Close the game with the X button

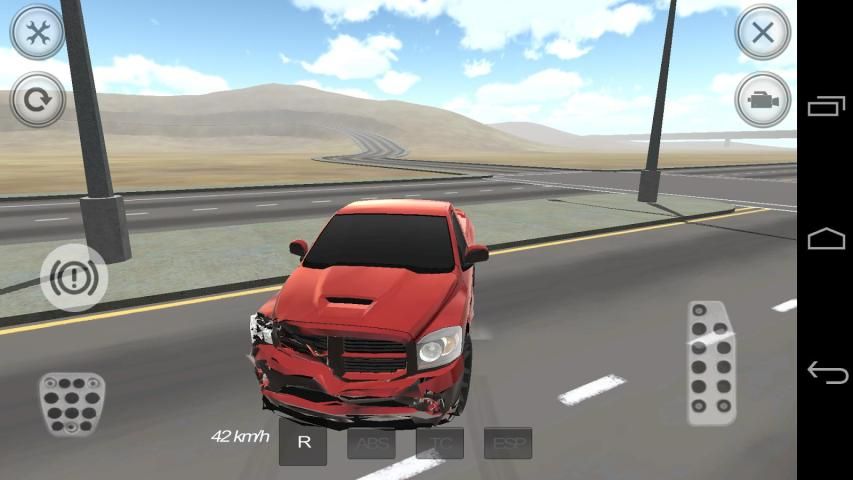[763, 32]
